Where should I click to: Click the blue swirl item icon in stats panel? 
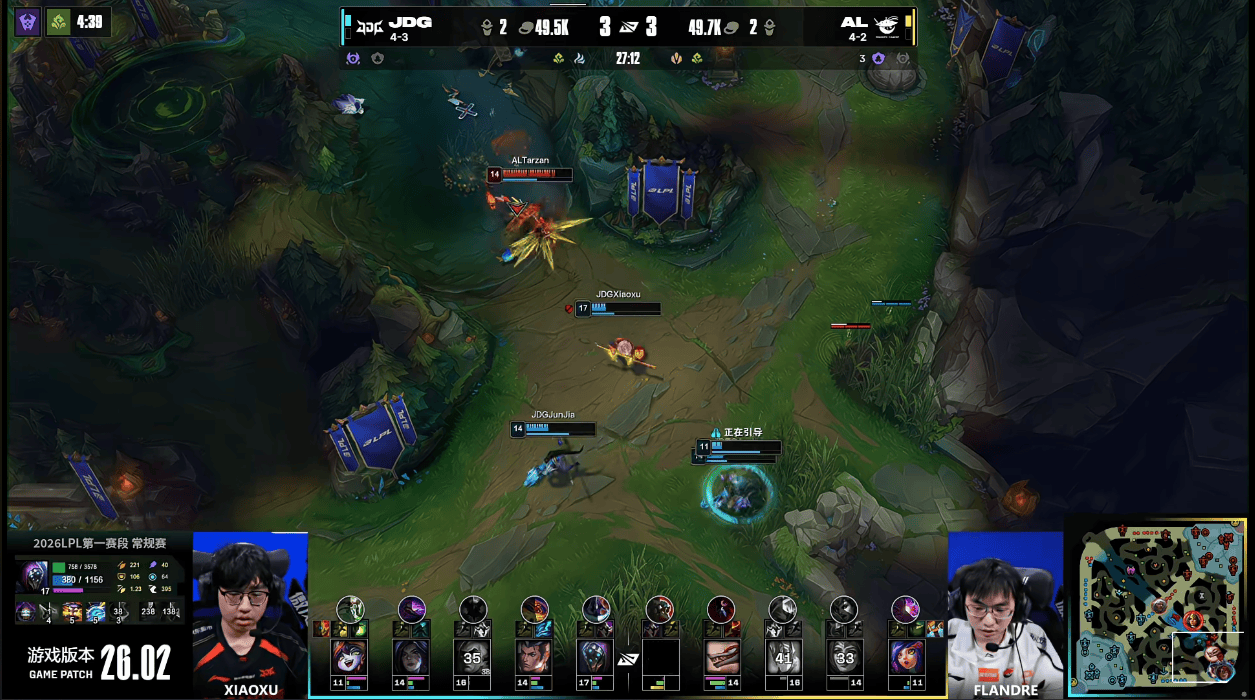[96, 610]
